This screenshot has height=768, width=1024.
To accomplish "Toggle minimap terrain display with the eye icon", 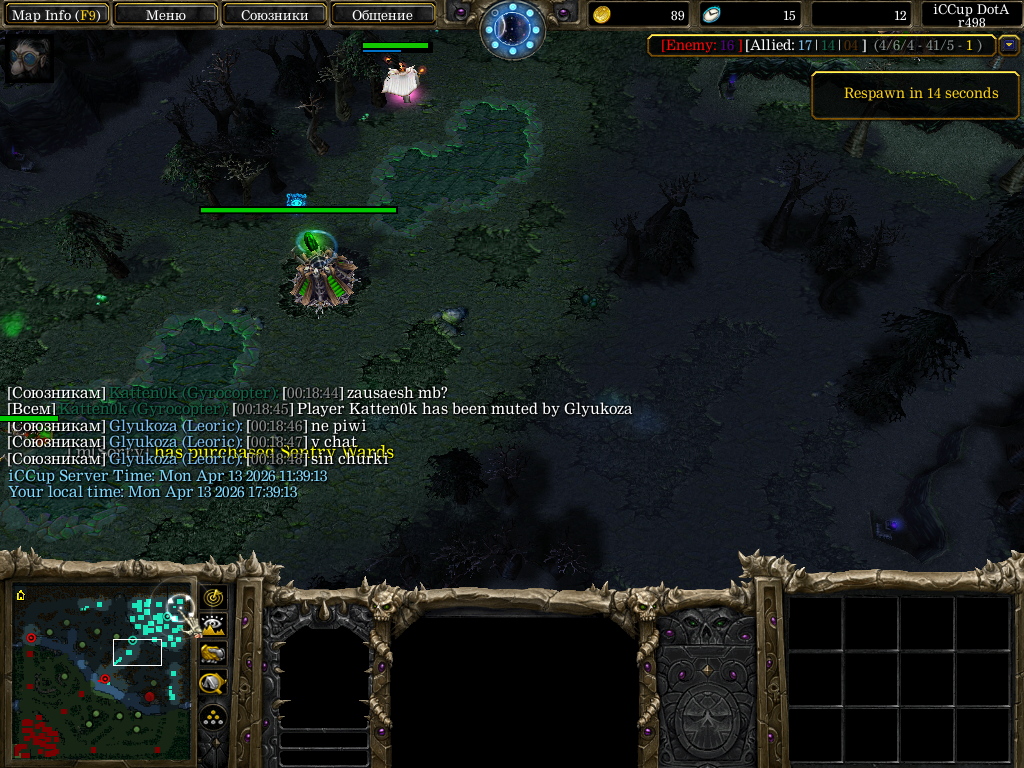I will pyautogui.click(x=213, y=626).
